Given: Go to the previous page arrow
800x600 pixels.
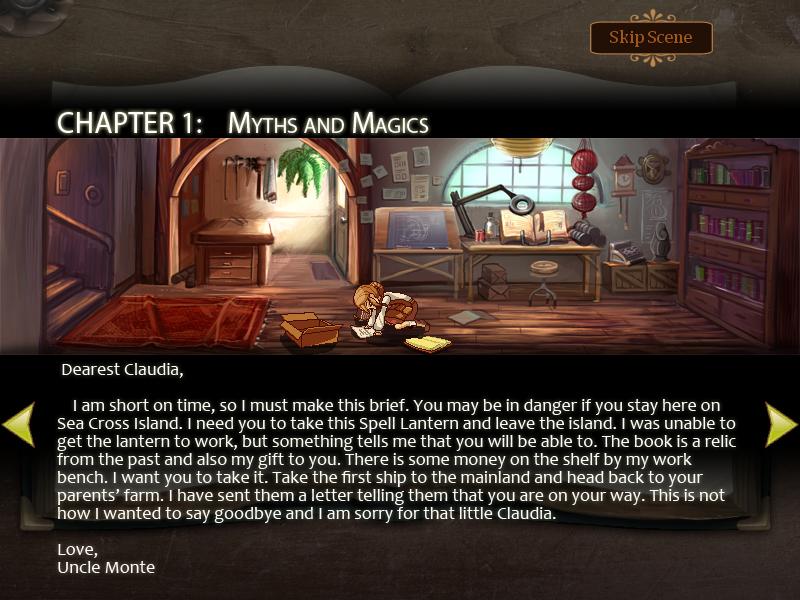Looking at the screenshot, I should pyautogui.click(x=18, y=423).
